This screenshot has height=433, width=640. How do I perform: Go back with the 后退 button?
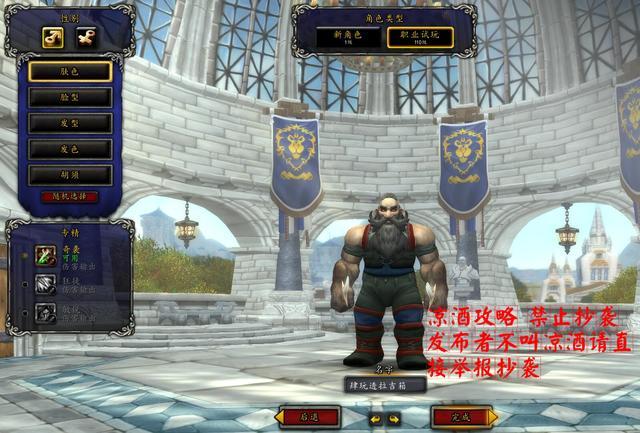tap(313, 416)
